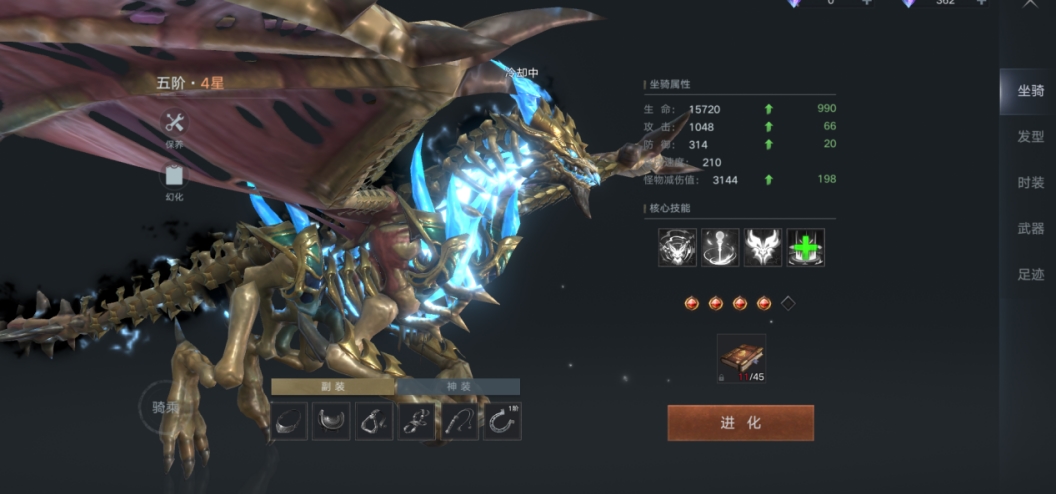Show the 足迹 footprints tab
Screen dimensions: 1056x494
[1030, 275]
